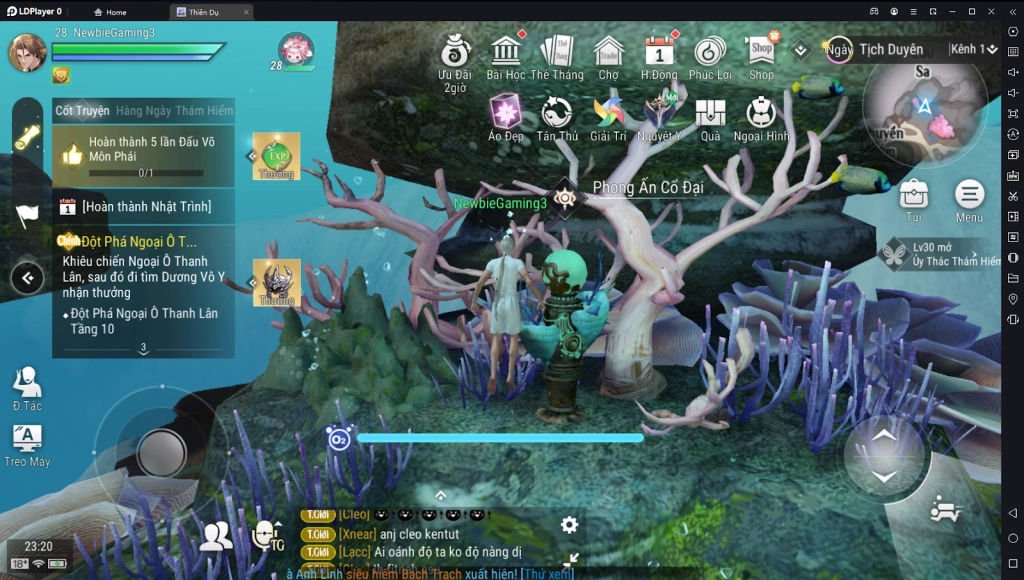Viewport: 1024px width, 580px height.
Task: Open the Tân Thủ newbie menu
Action: [557, 114]
